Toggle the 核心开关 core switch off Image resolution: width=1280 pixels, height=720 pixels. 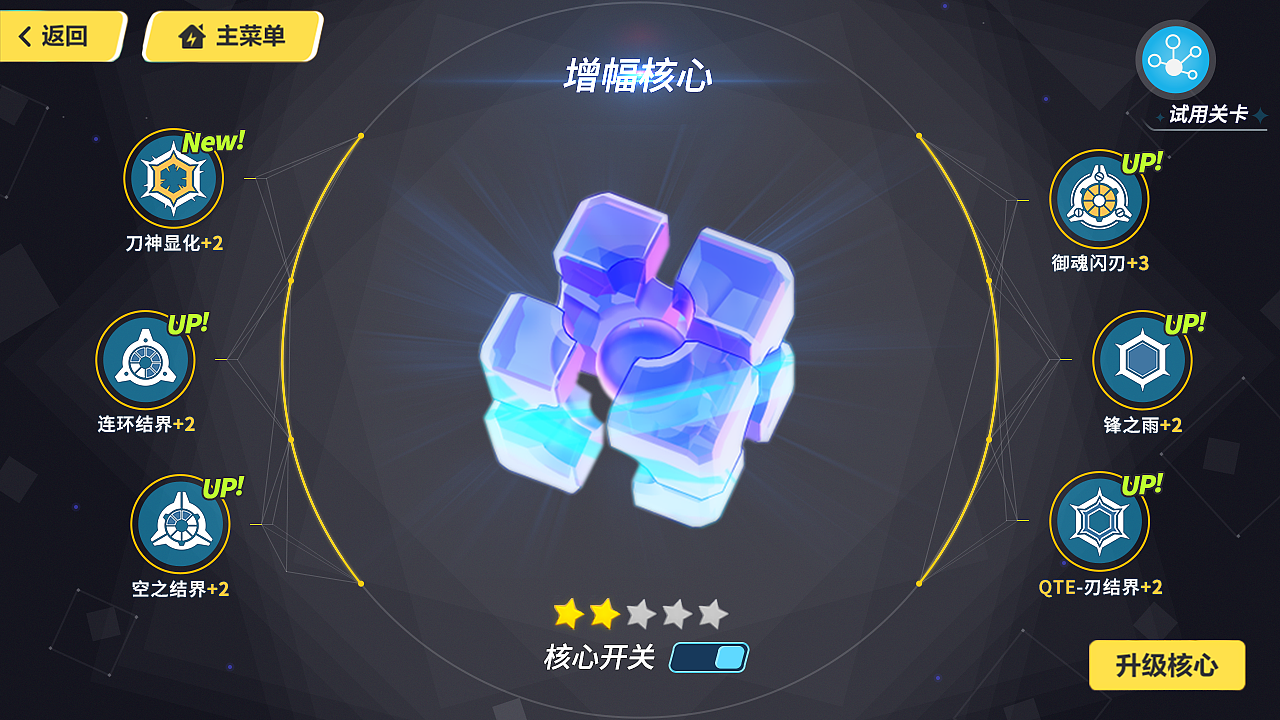pyautogui.click(x=710, y=658)
